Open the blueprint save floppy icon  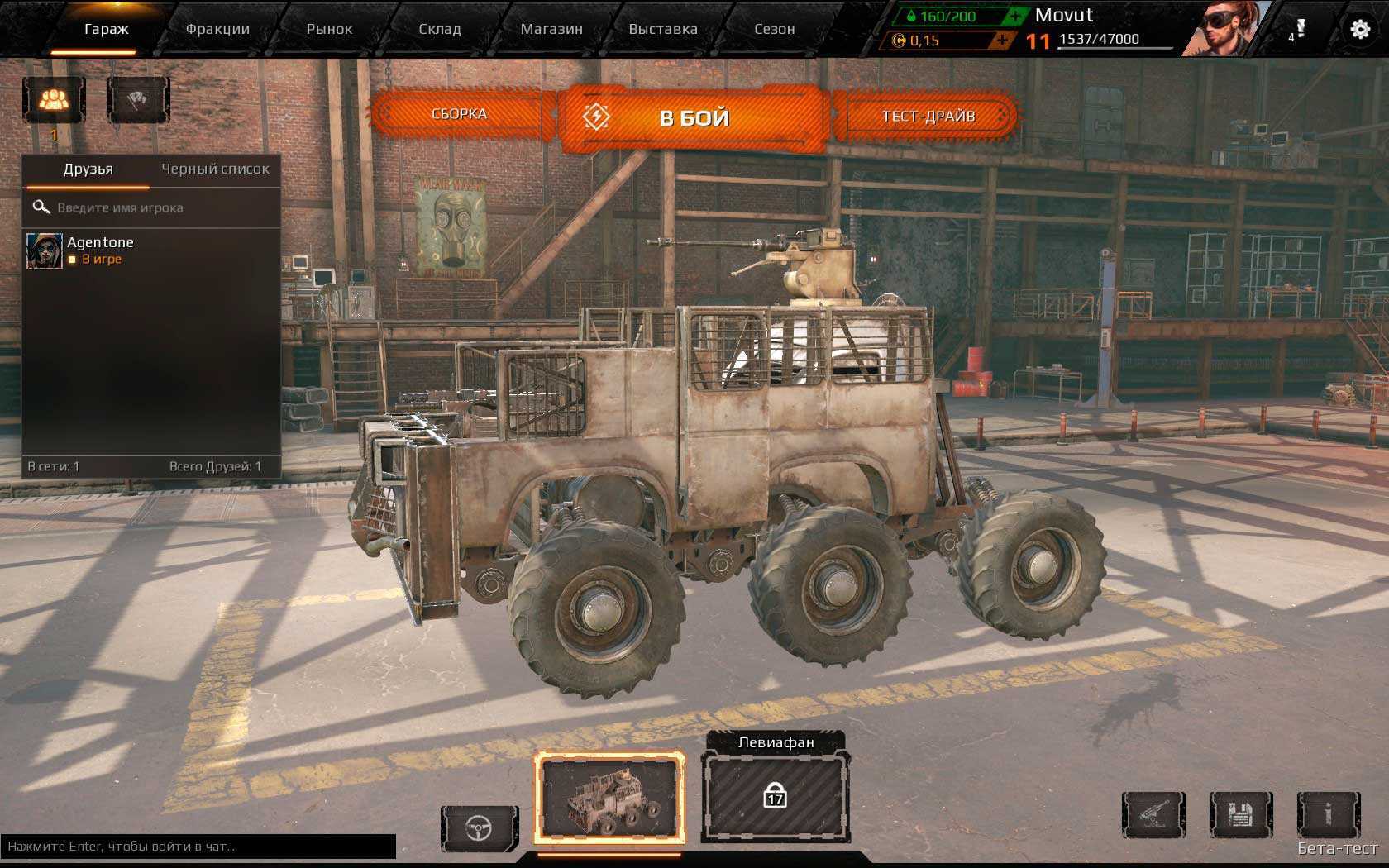tap(1240, 815)
